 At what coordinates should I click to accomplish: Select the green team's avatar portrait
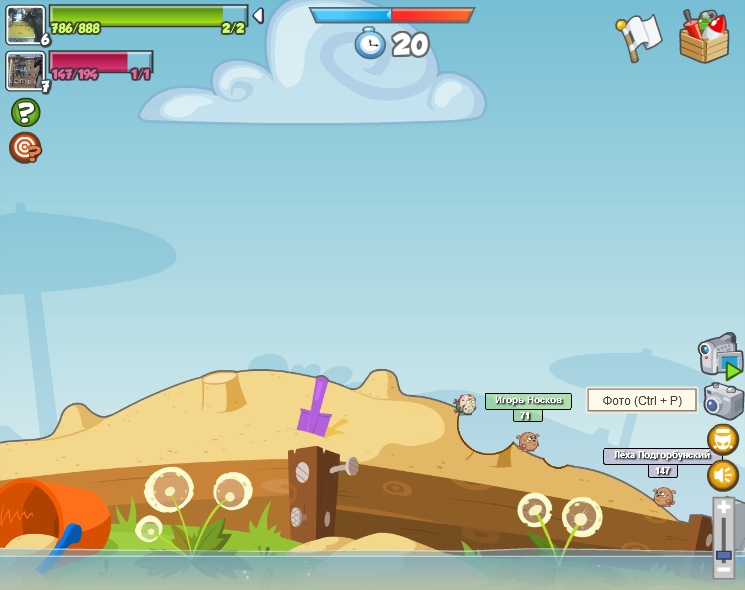(x=25, y=24)
